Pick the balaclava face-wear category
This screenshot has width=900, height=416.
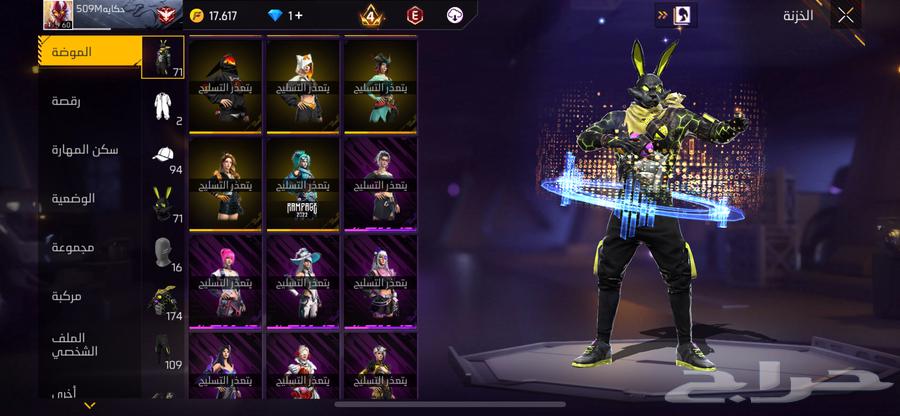(x=163, y=251)
